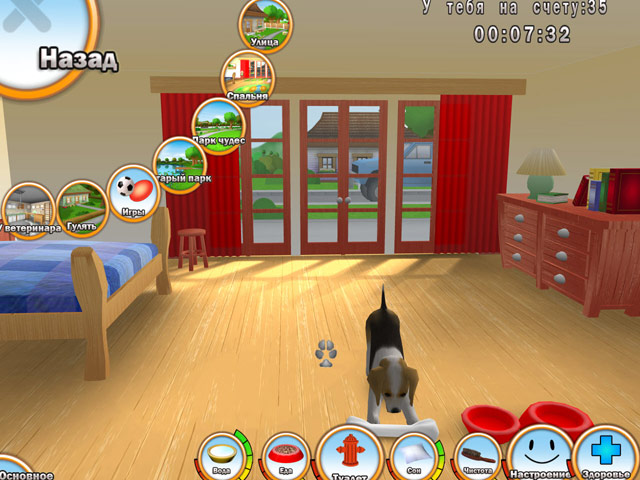Select the Гулять walk option
640x480 pixels.
click(x=82, y=207)
